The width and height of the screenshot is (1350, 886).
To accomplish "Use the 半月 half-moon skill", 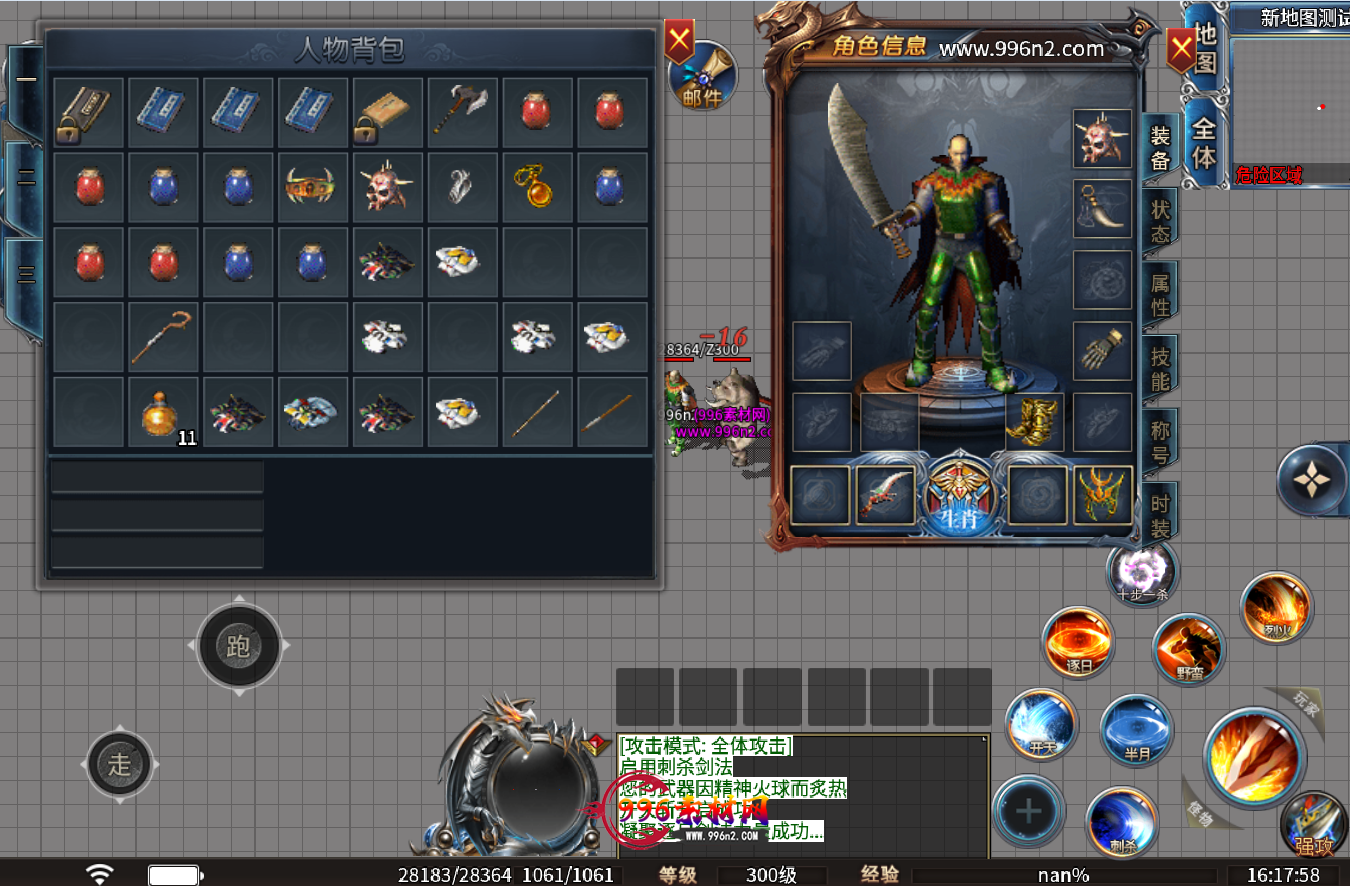I will [1137, 730].
